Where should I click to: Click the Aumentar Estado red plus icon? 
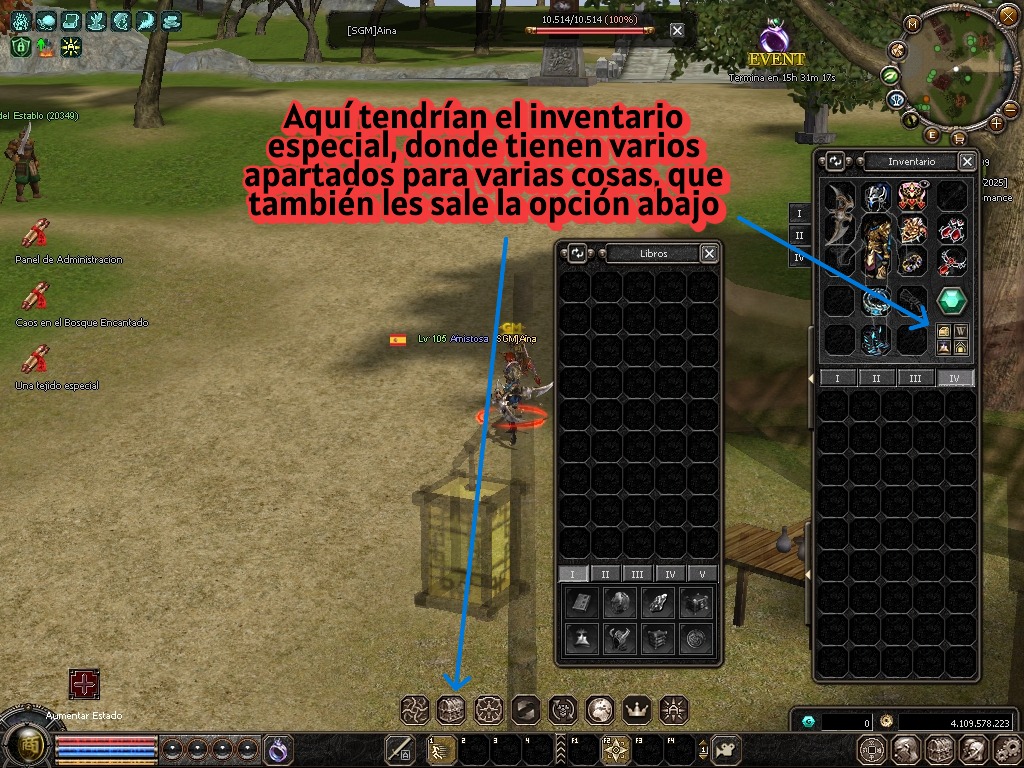click(x=84, y=685)
